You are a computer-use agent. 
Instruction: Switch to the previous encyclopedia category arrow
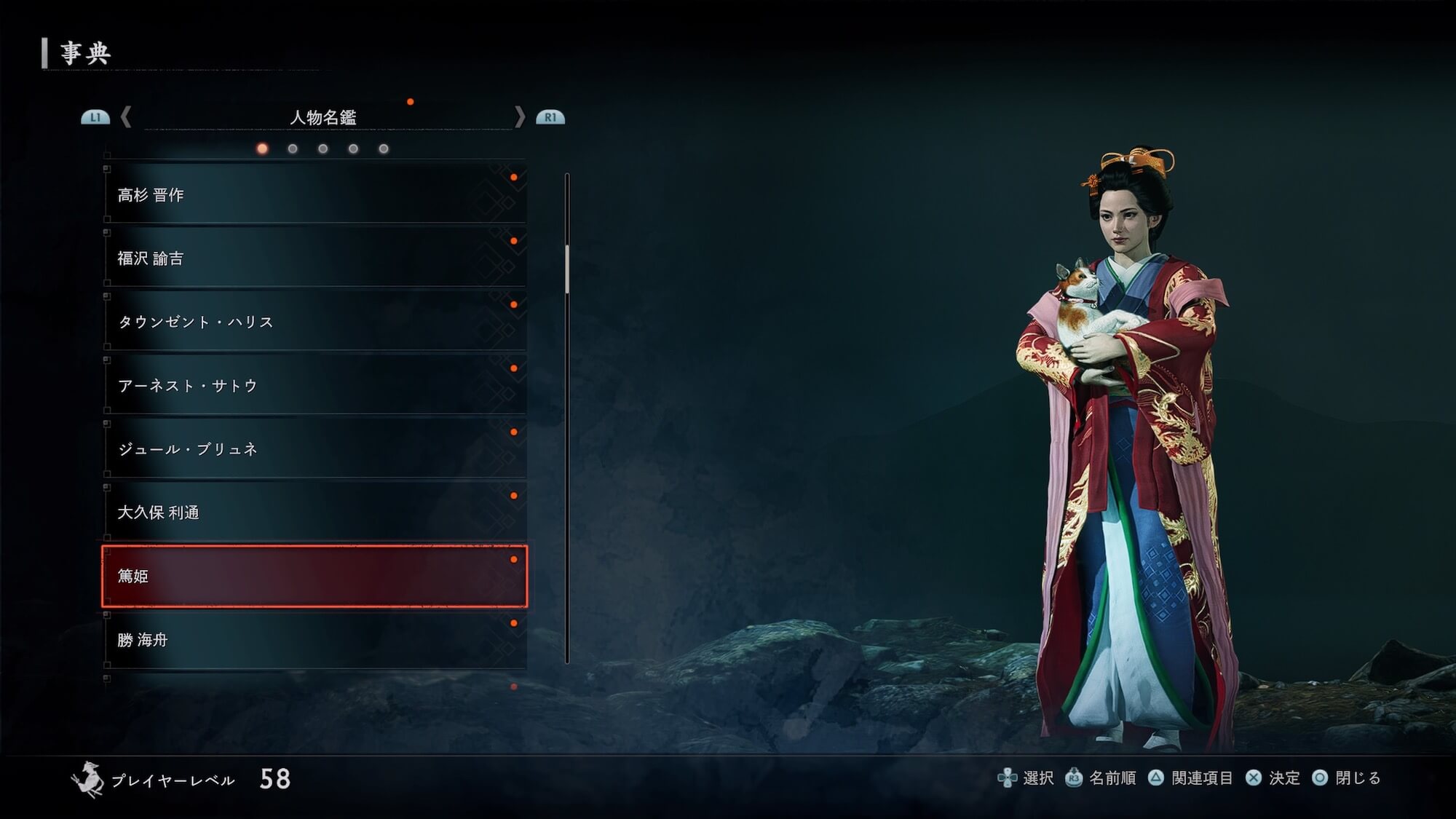tap(126, 117)
